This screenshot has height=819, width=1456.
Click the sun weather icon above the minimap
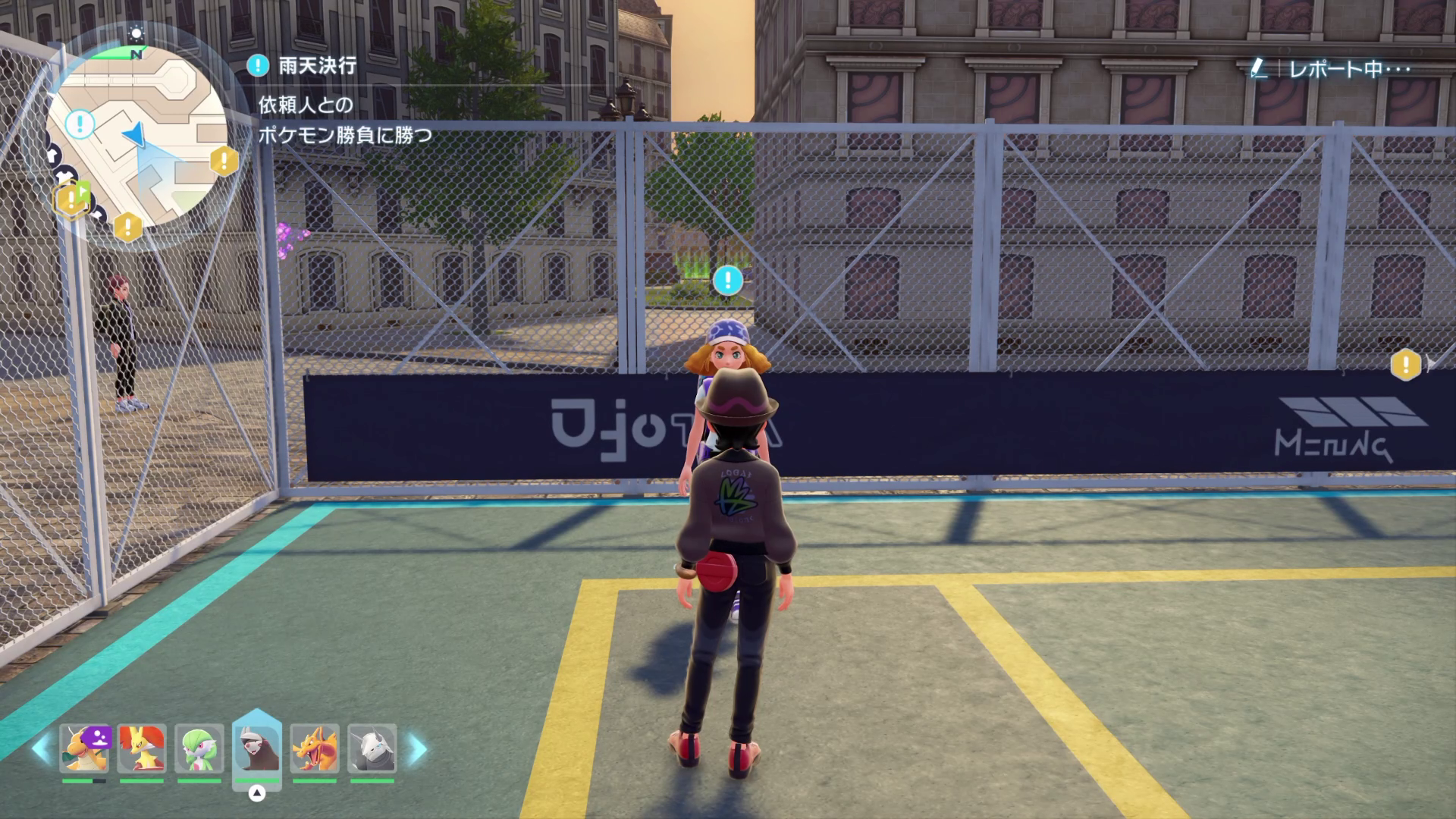(136, 33)
